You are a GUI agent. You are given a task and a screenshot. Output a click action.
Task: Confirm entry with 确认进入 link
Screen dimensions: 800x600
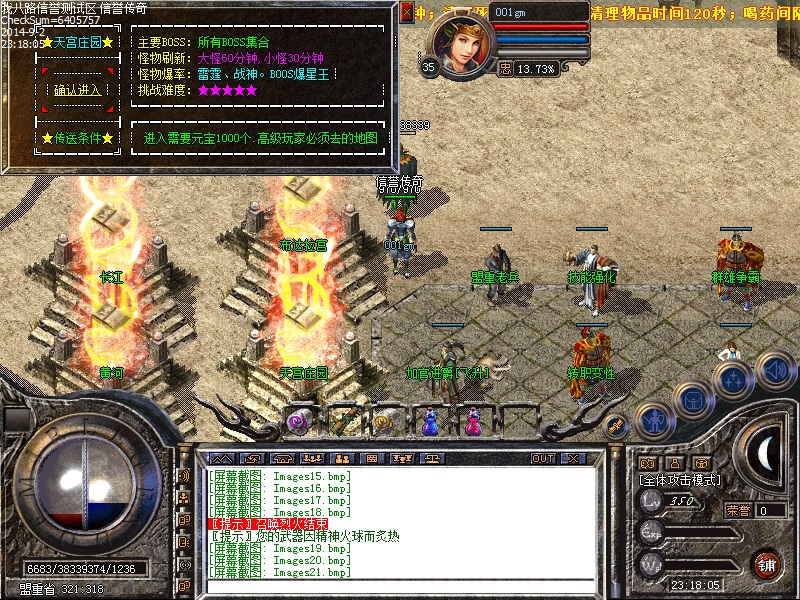pyautogui.click(x=77, y=90)
